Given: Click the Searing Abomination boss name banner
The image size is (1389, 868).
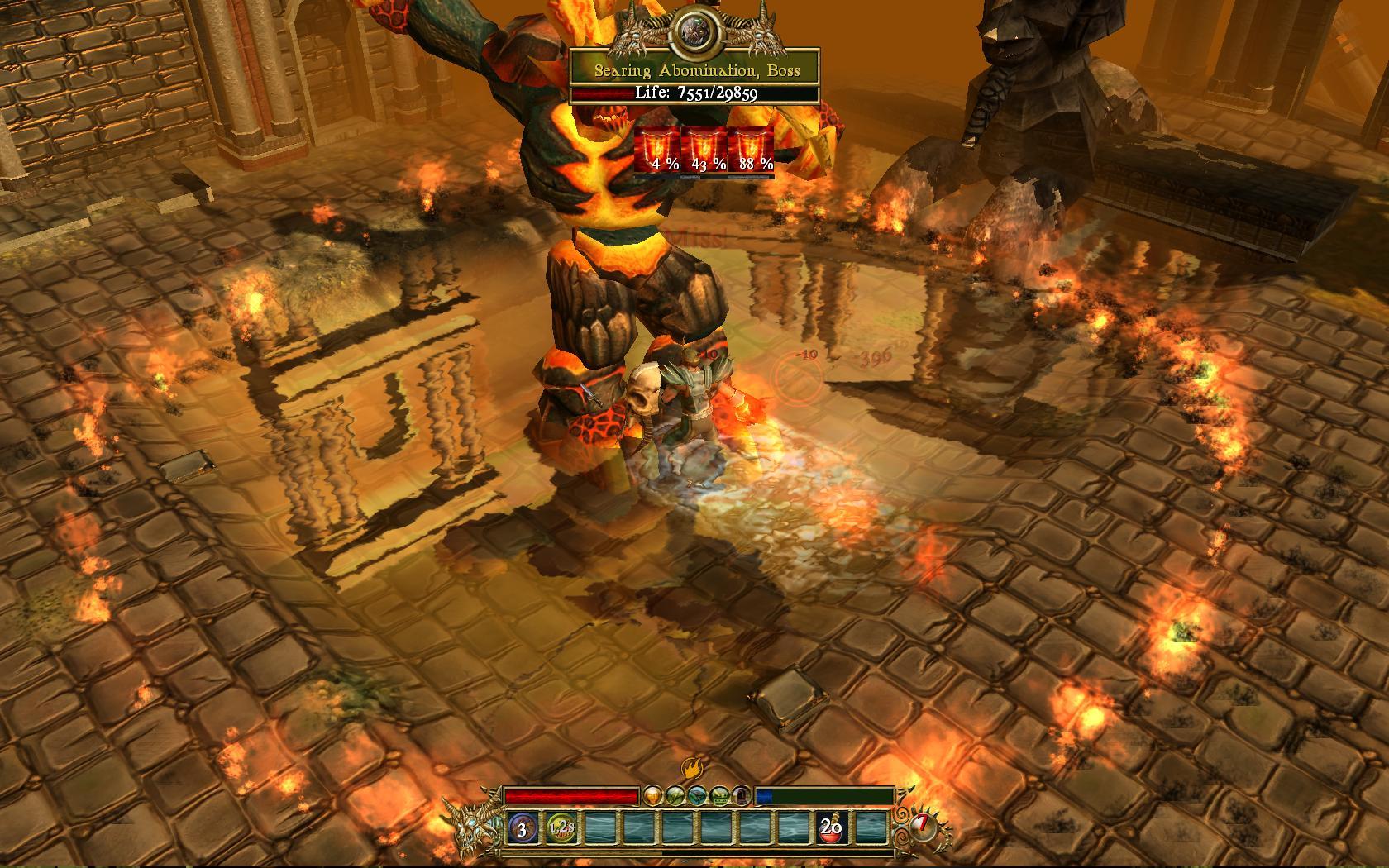Looking at the screenshot, I should click(697, 70).
